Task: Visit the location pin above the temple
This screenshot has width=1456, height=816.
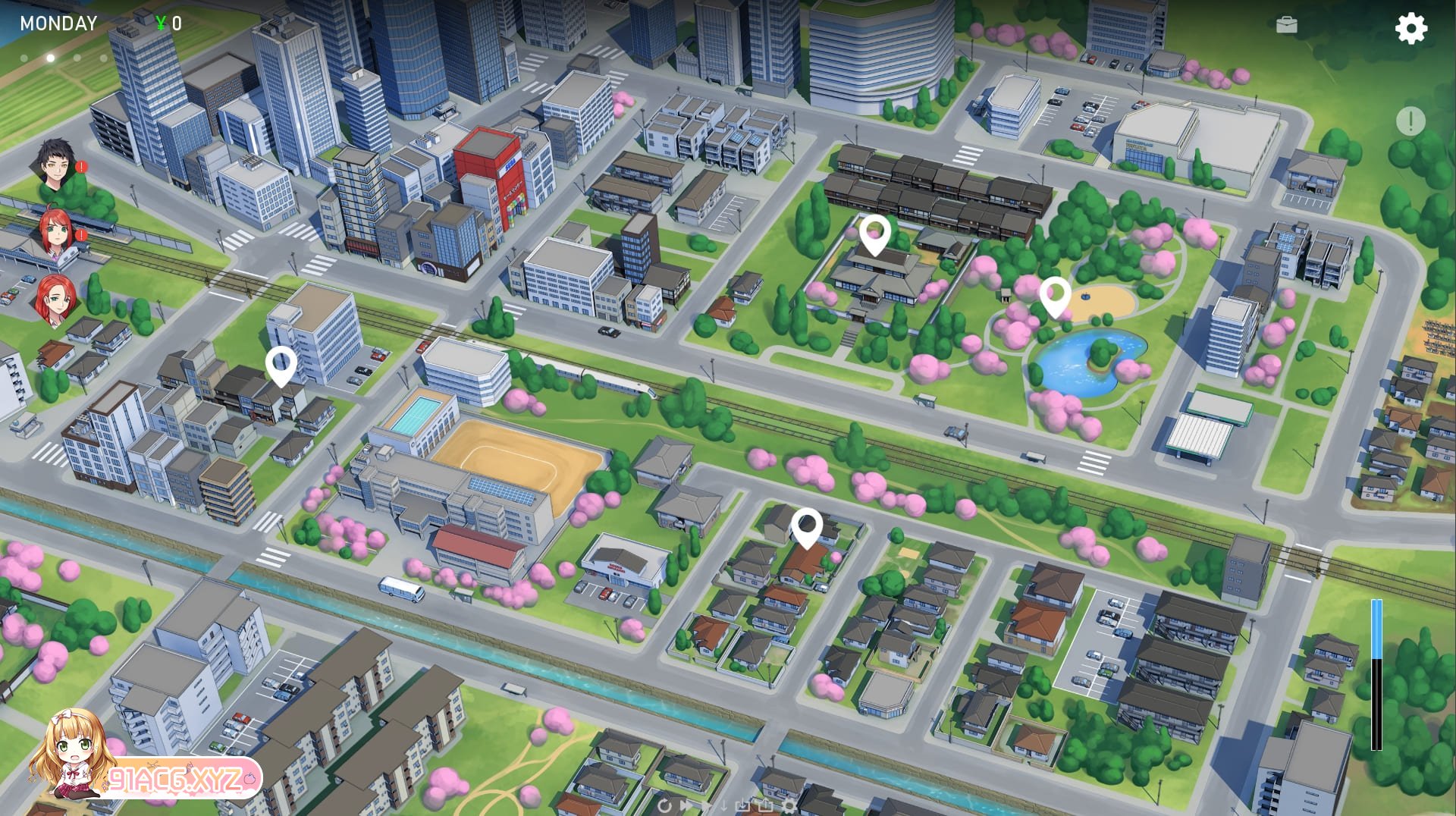Action: point(874,234)
